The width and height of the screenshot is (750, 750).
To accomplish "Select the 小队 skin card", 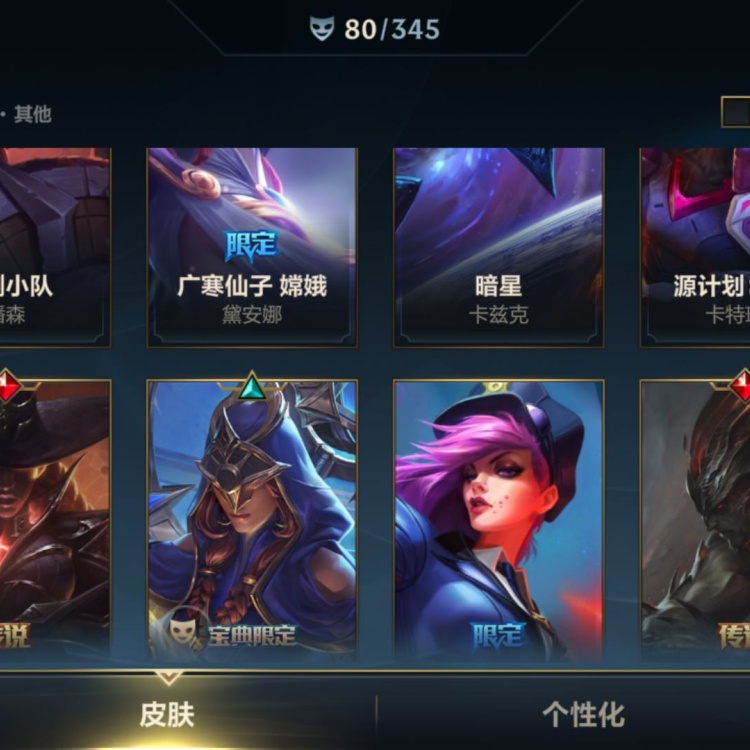I will [x=55, y=247].
